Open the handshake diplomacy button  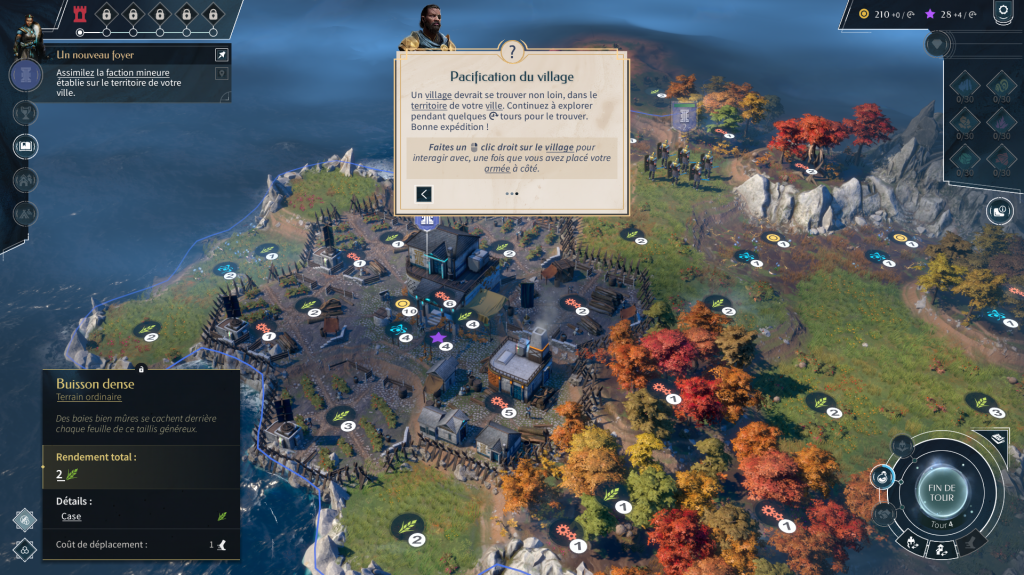click(884, 514)
